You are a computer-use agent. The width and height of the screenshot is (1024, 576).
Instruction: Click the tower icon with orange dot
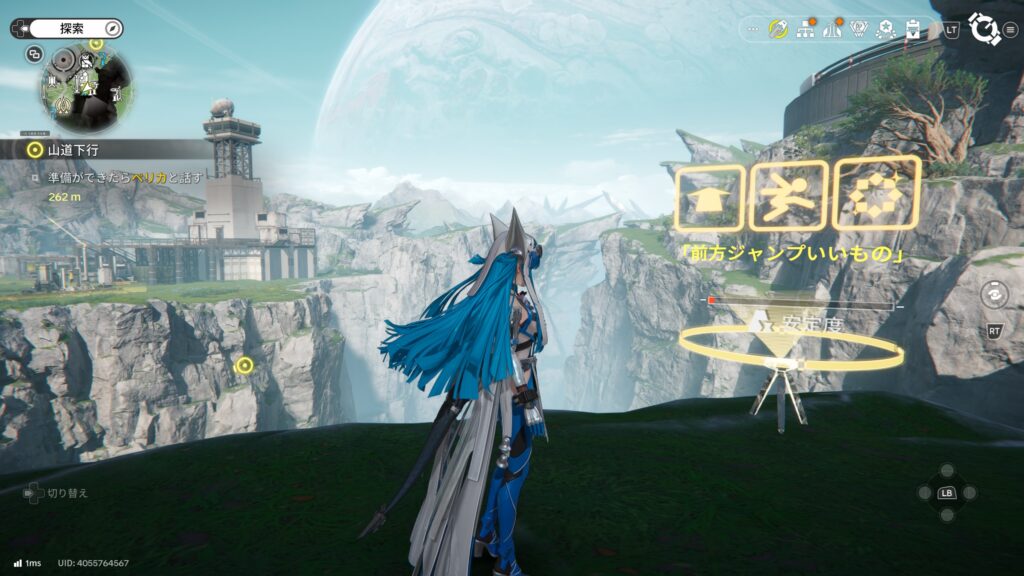click(x=832, y=30)
